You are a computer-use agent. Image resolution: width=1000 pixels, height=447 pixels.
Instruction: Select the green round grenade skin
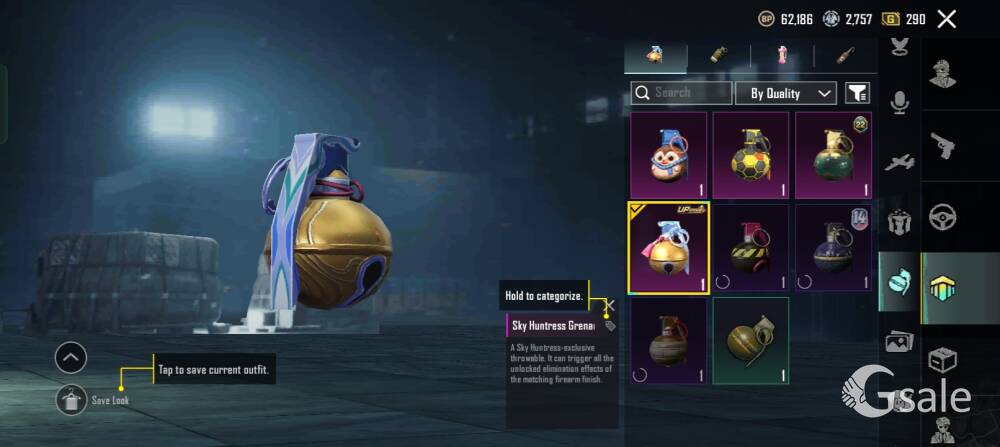(833, 155)
